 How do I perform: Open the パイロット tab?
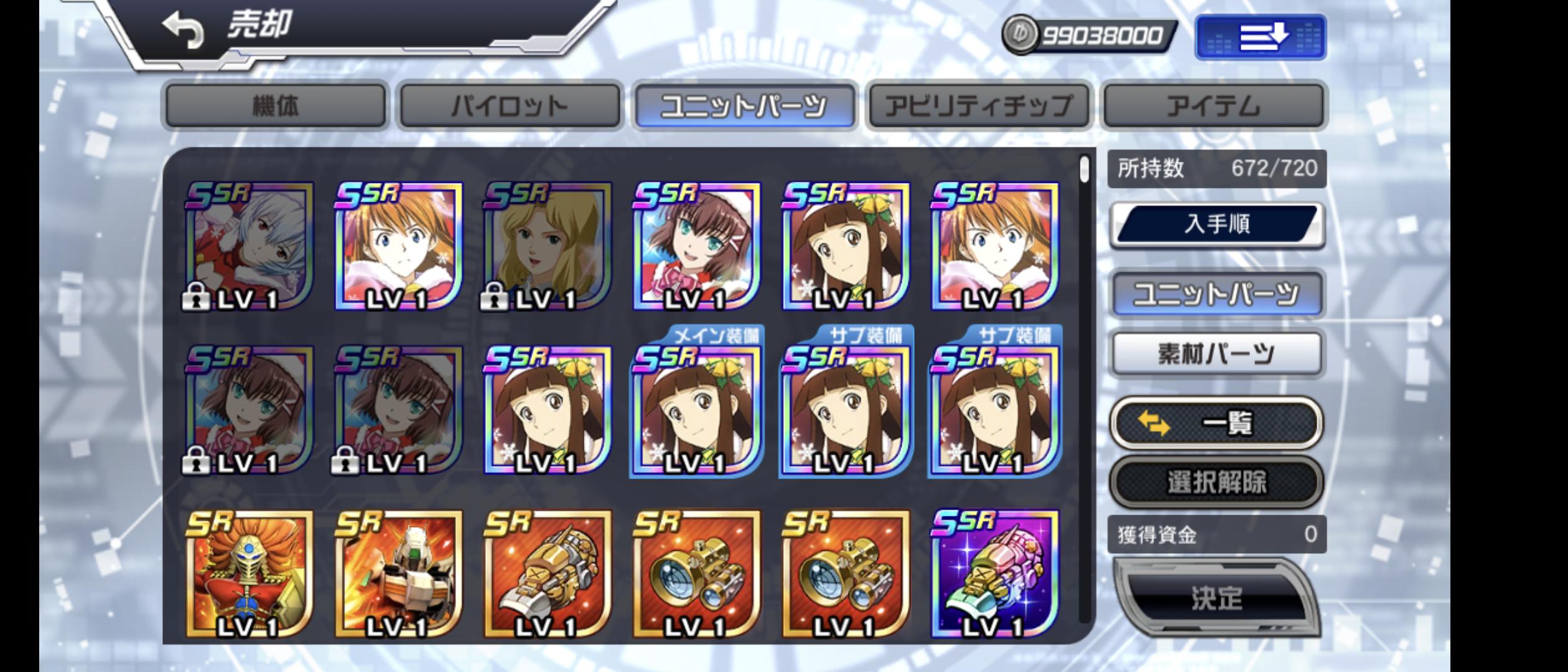click(x=510, y=106)
